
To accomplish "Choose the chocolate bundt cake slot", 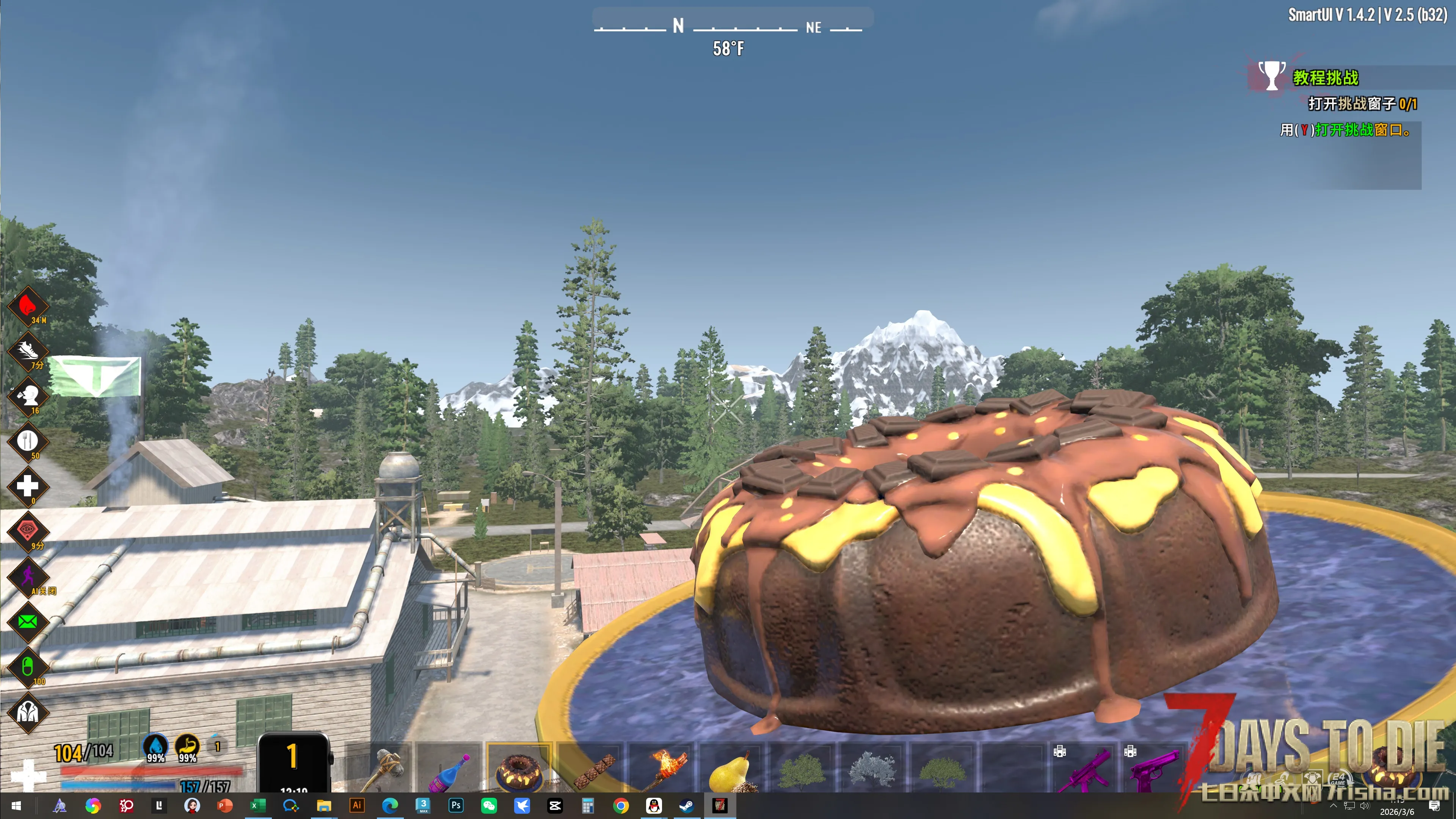I will tap(519, 769).
